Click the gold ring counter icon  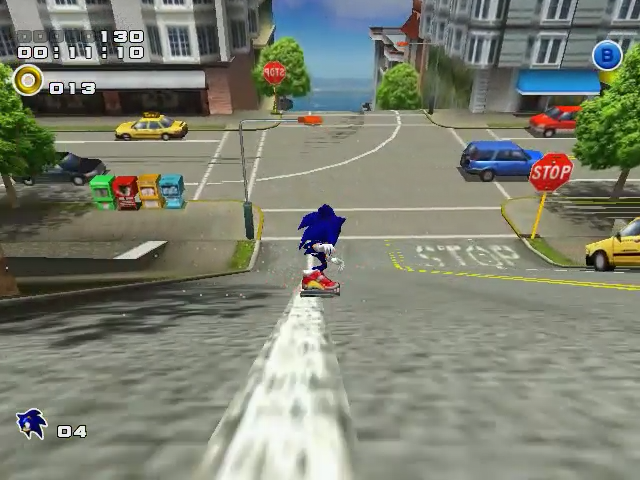point(28,81)
